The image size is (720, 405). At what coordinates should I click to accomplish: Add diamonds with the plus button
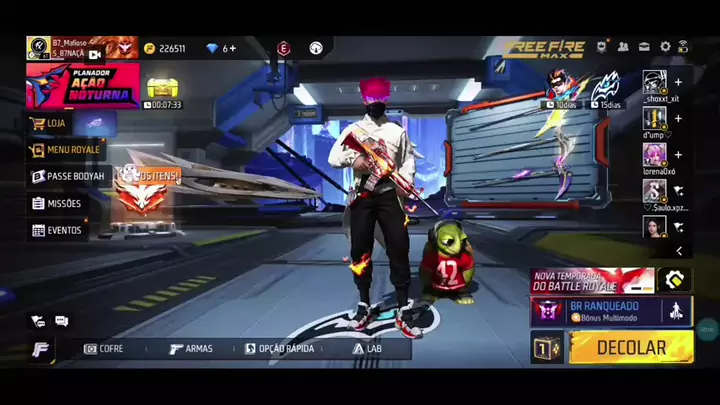[233, 48]
